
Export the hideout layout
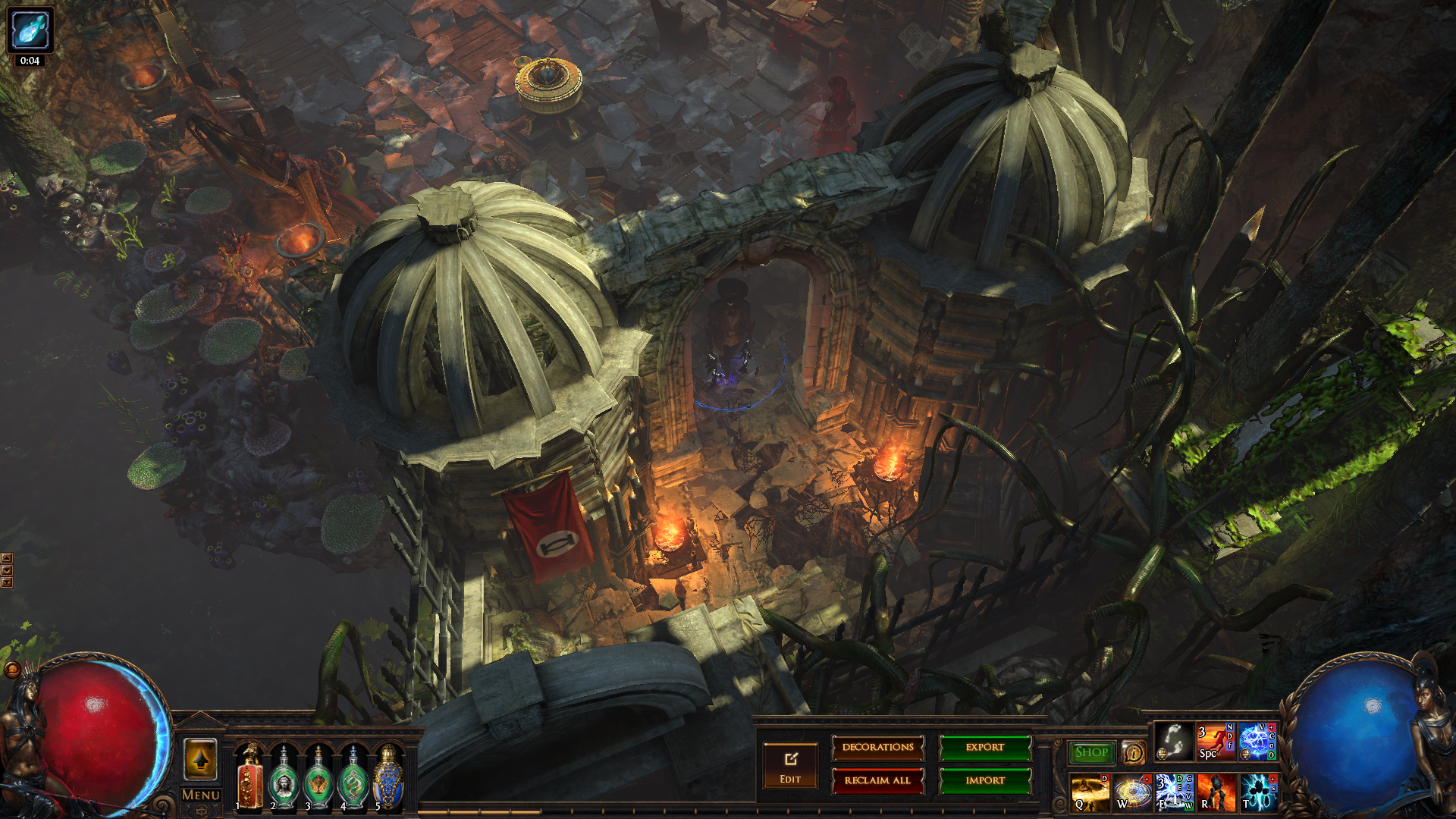(x=985, y=748)
